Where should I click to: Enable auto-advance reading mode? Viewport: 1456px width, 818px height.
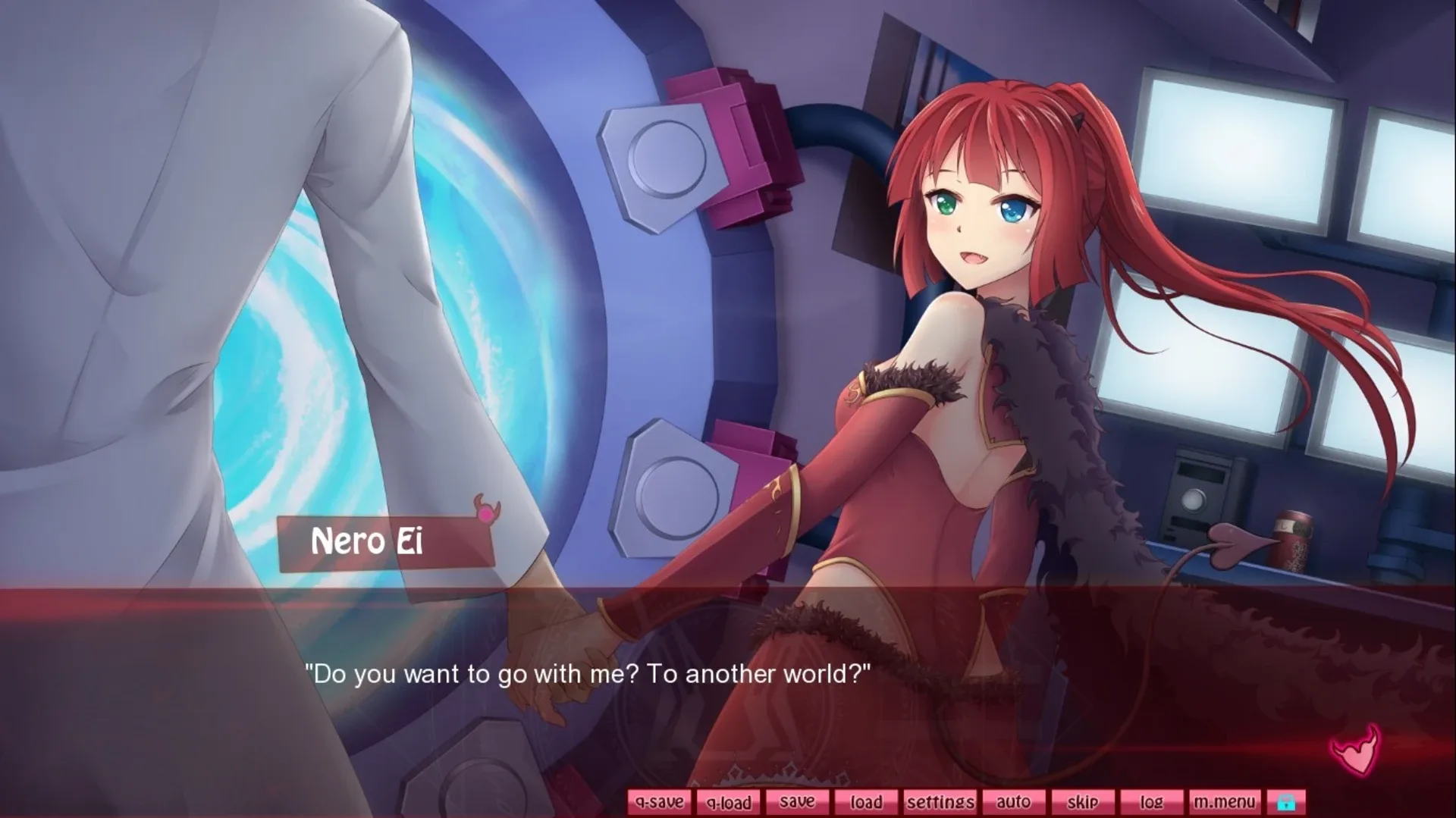(x=1014, y=801)
